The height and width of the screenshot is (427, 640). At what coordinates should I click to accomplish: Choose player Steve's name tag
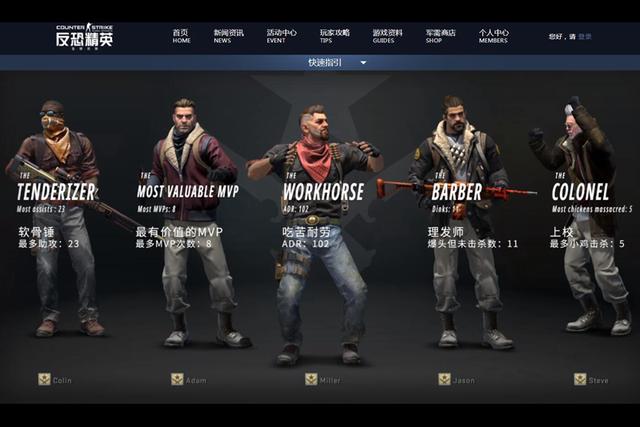591,379
